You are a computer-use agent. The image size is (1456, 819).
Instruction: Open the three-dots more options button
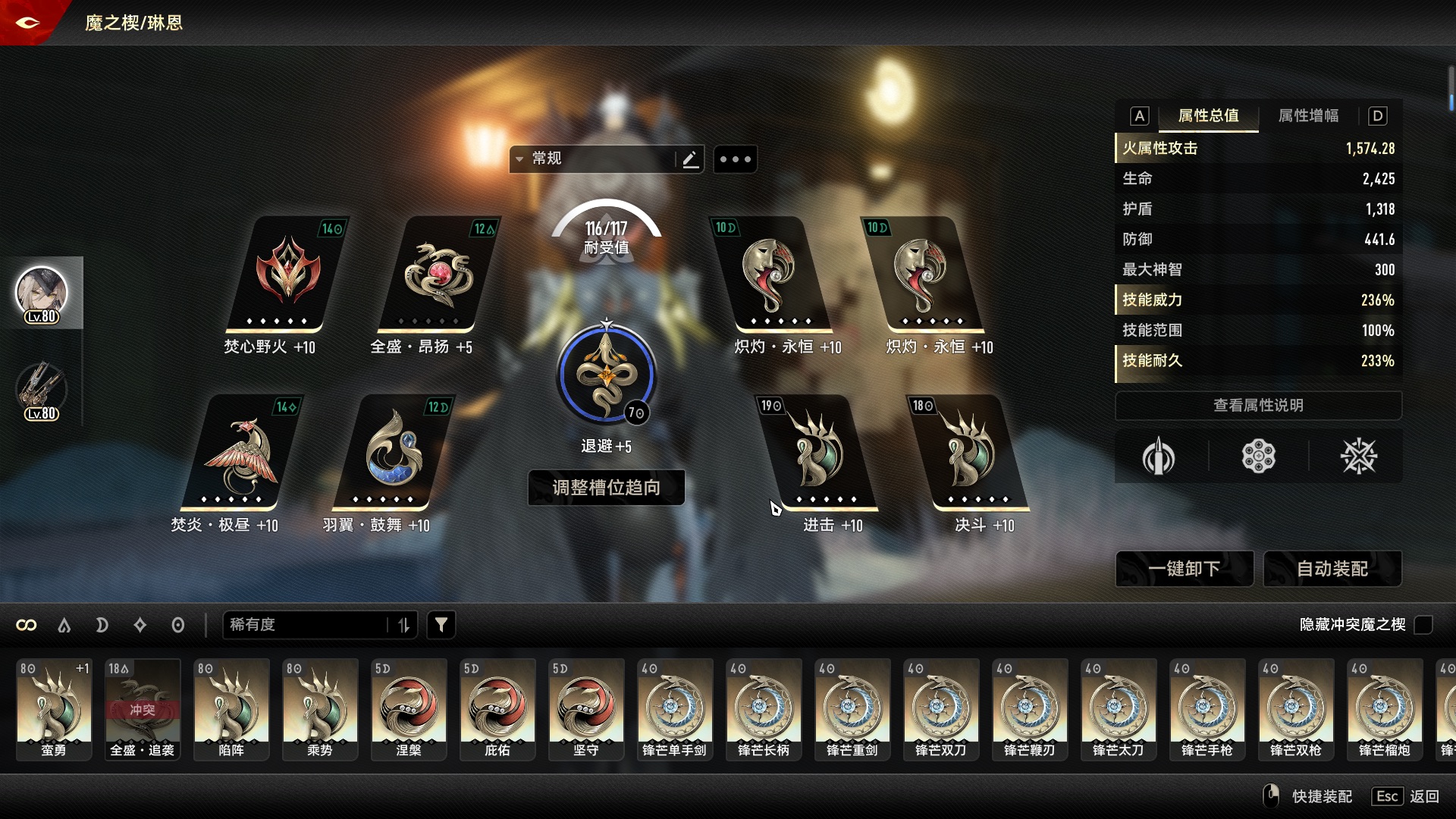coord(735,159)
